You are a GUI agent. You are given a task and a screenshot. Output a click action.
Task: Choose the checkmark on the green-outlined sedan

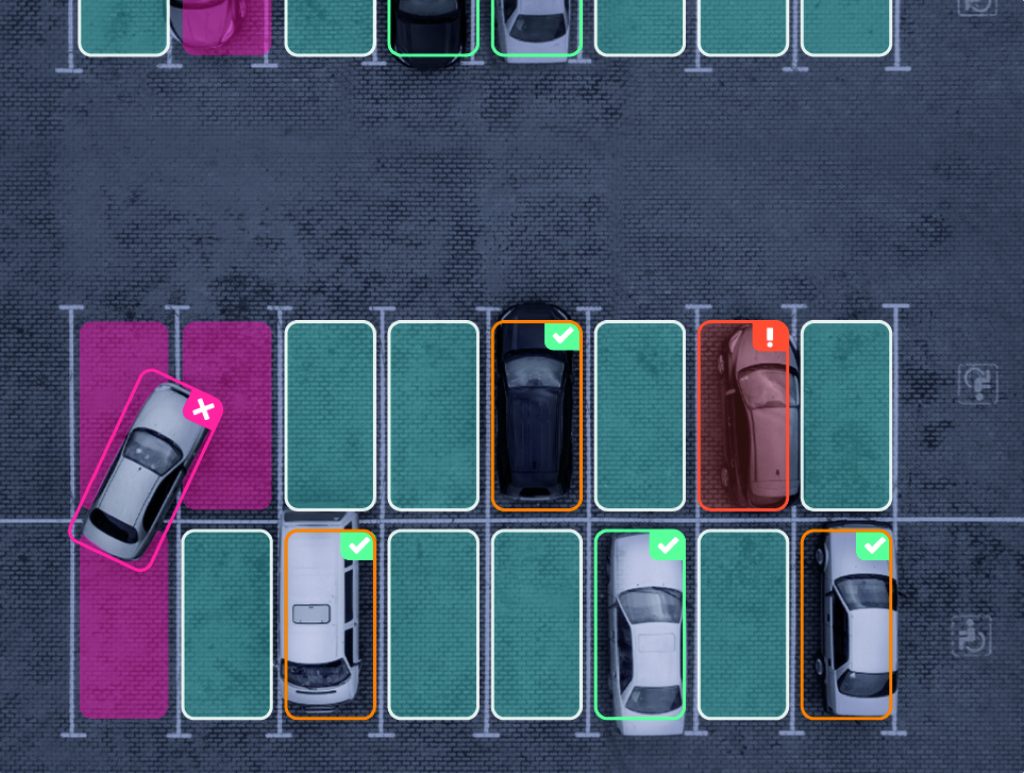point(667,546)
